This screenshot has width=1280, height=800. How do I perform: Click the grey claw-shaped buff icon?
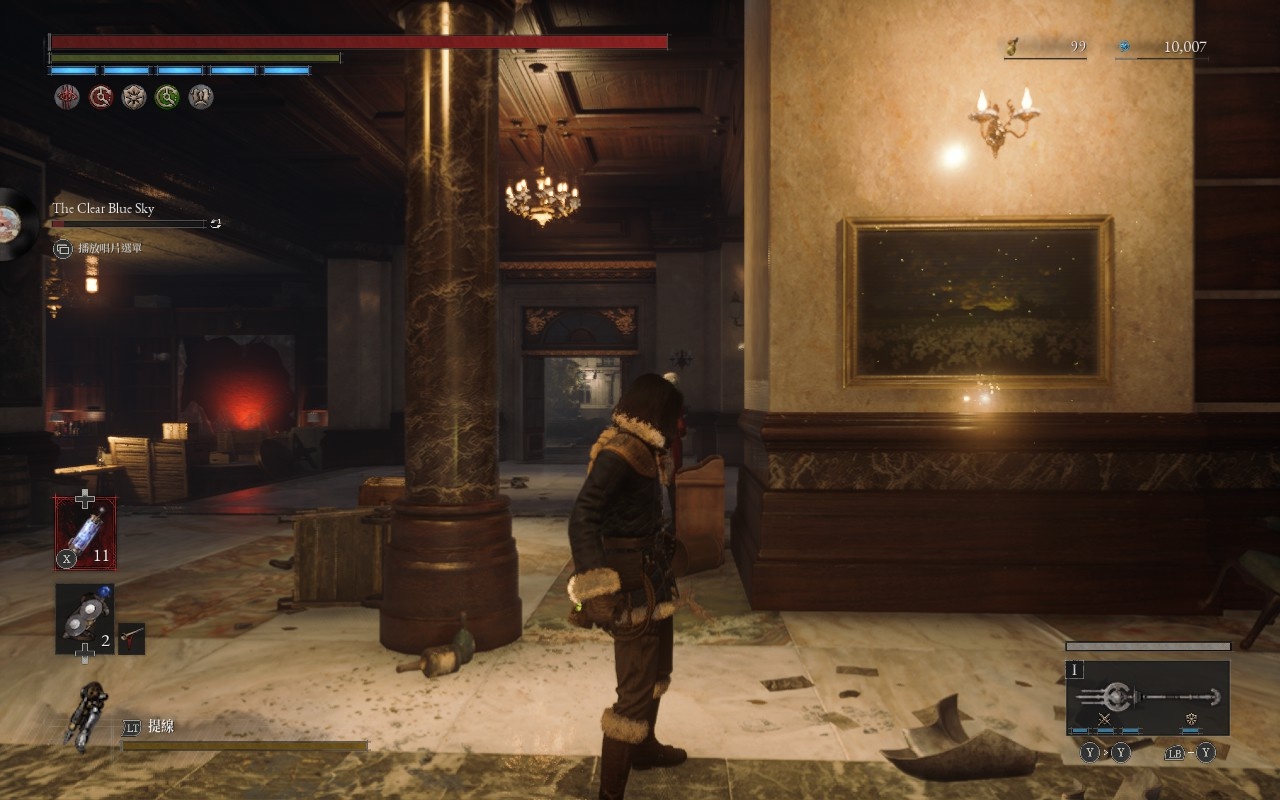[x=201, y=97]
